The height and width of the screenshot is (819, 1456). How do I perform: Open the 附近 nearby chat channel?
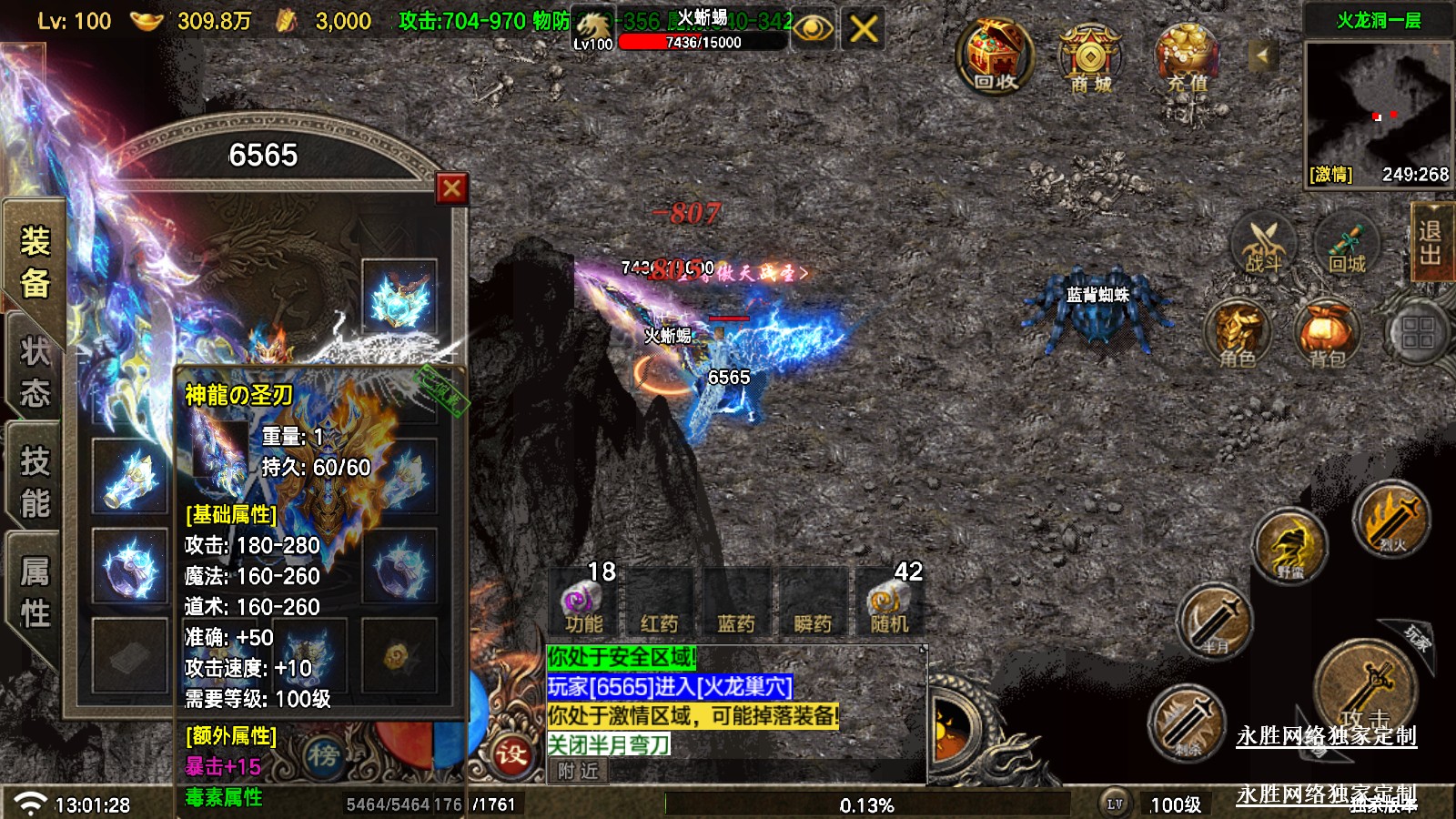579,772
